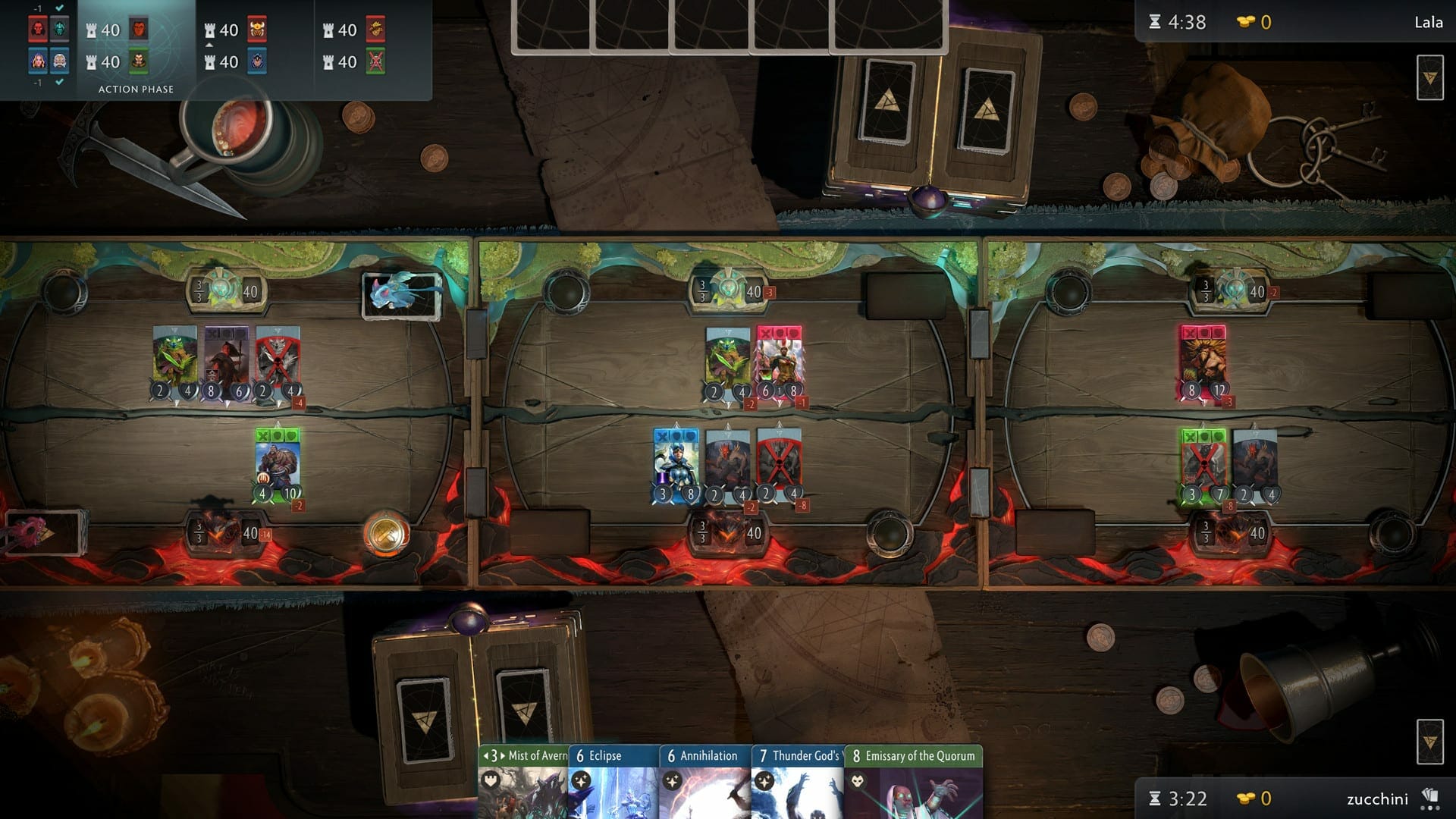Click the hourglass icon beside the 4:38 timer
The height and width of the screenshot is (819, 1456).
click(1156, 23)
